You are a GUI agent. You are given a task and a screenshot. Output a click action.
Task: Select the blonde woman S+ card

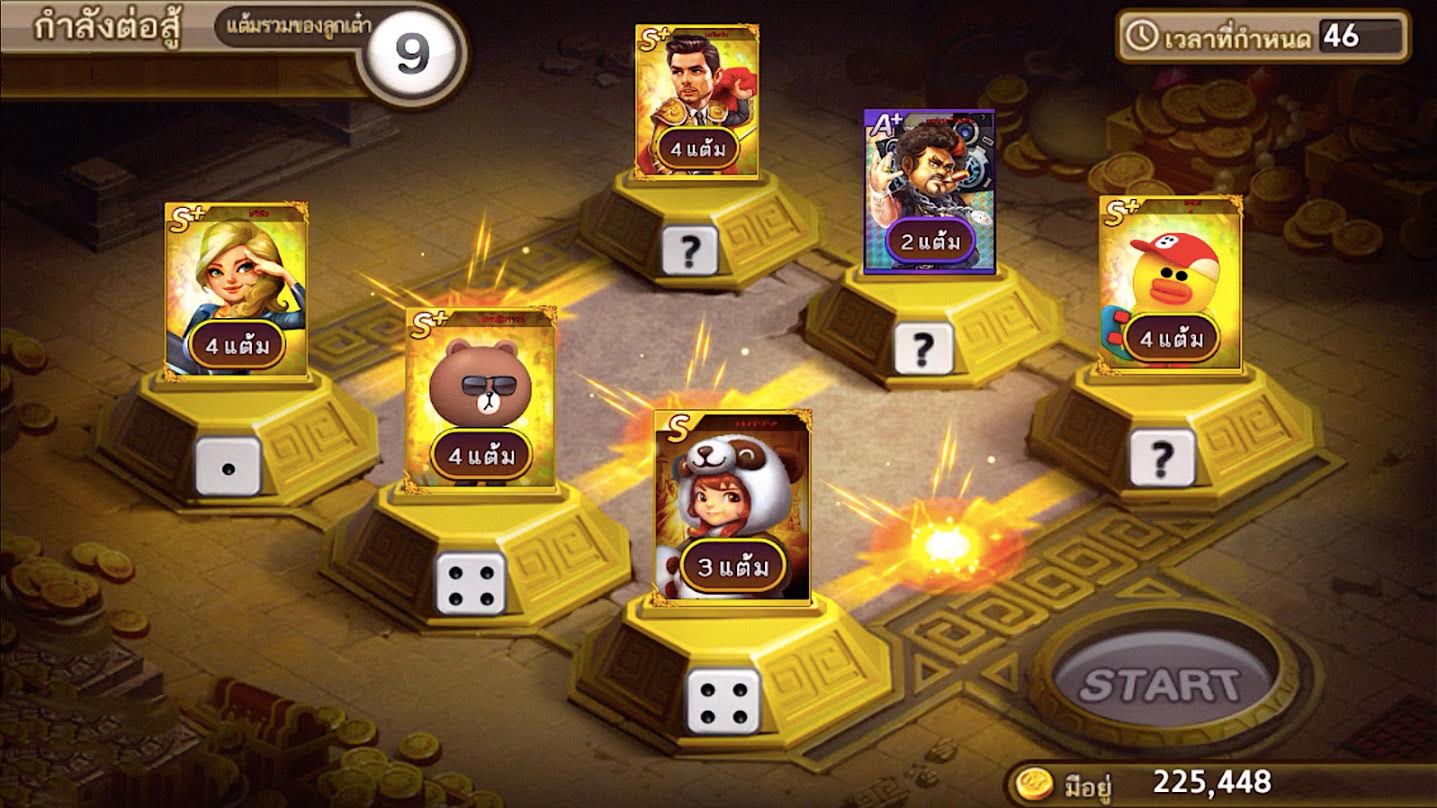(x=236, y=290)
